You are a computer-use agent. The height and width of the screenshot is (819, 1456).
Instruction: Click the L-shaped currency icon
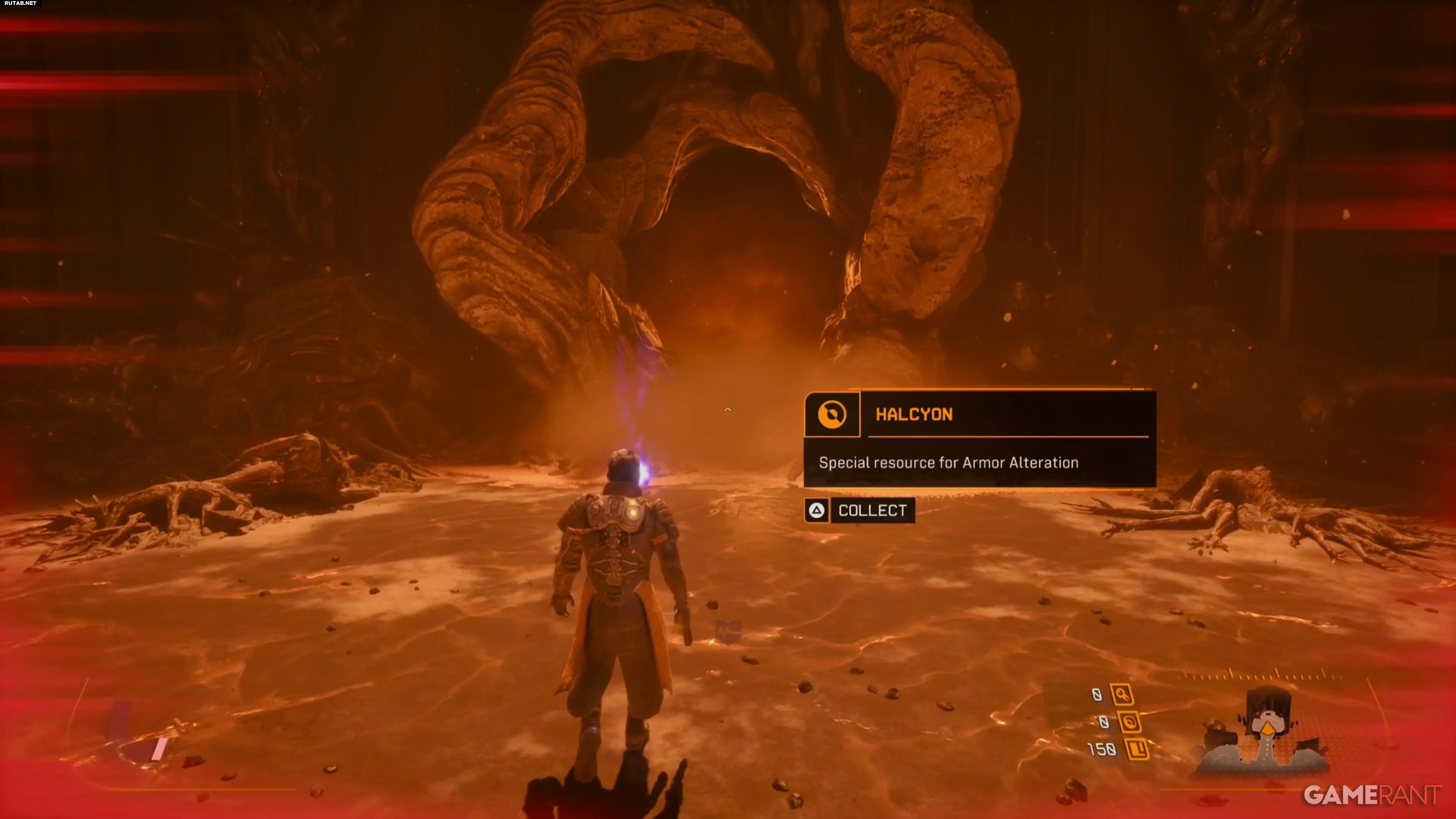coord(1137,749)
